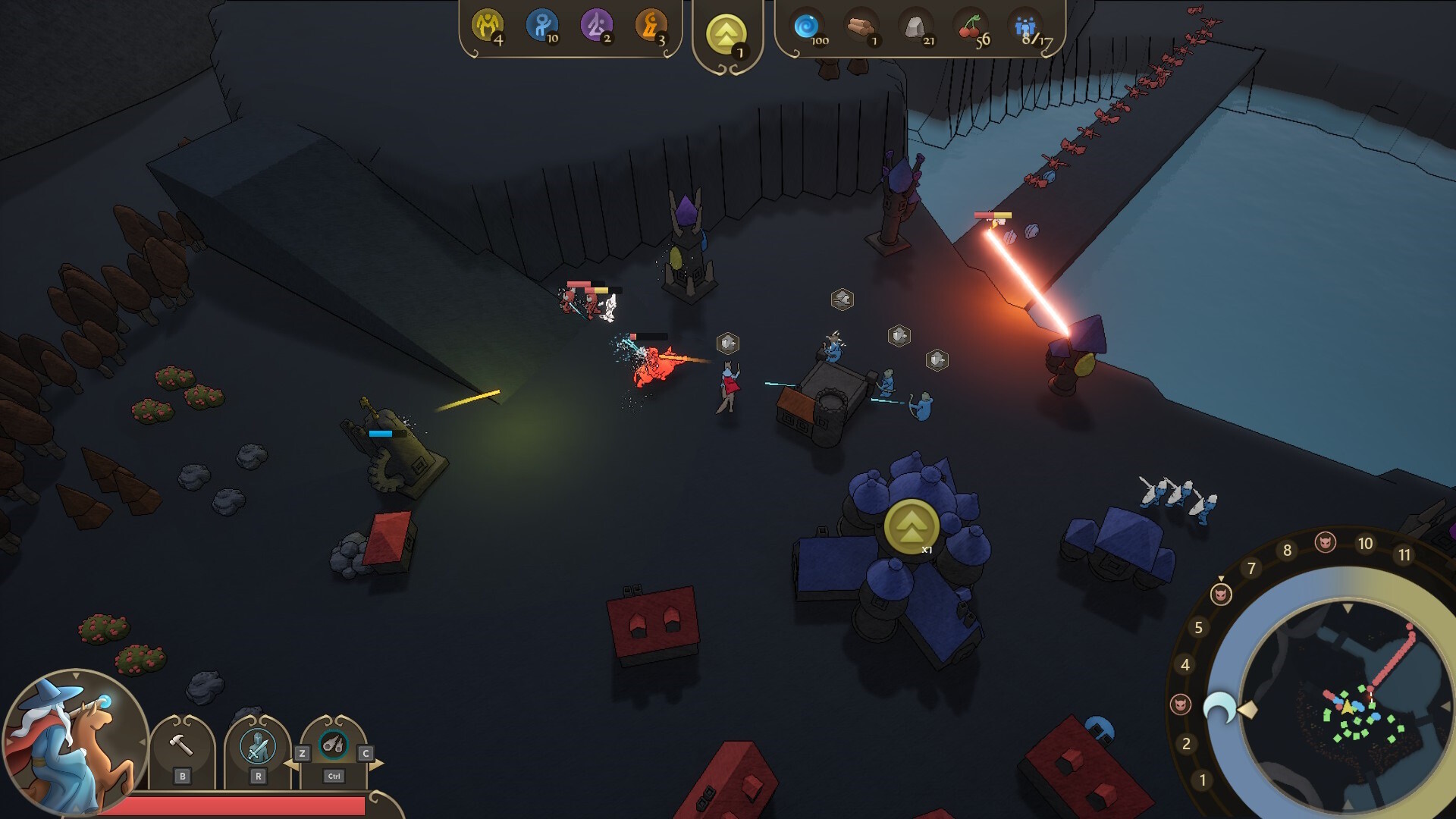The width and height of the screenshot is (1456, 819).
Task: Select the purple unit type icon
Action: [596, 27]
